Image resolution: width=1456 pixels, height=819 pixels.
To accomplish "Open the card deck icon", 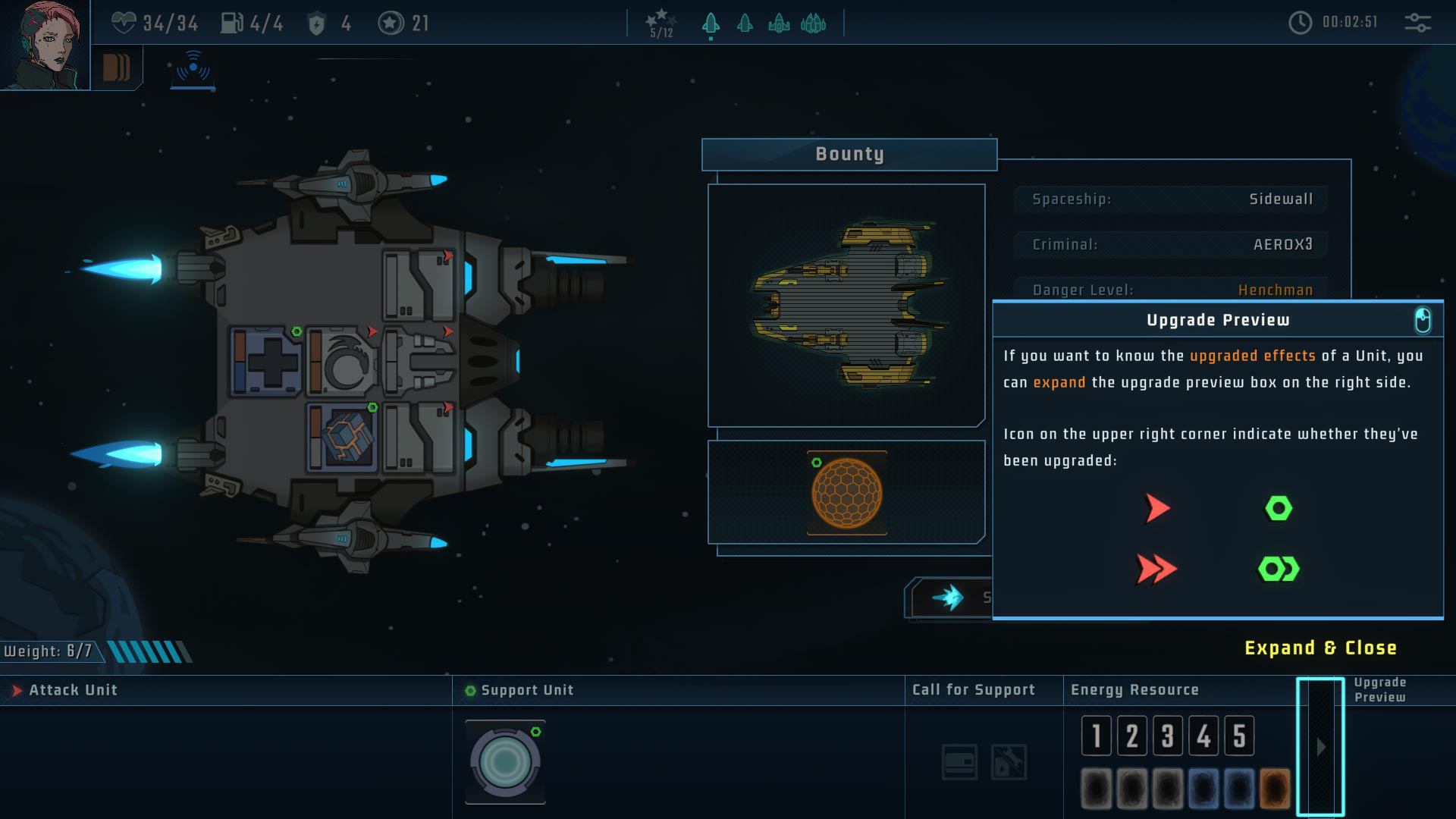I will pyautogui.click(x=116, y=68).
